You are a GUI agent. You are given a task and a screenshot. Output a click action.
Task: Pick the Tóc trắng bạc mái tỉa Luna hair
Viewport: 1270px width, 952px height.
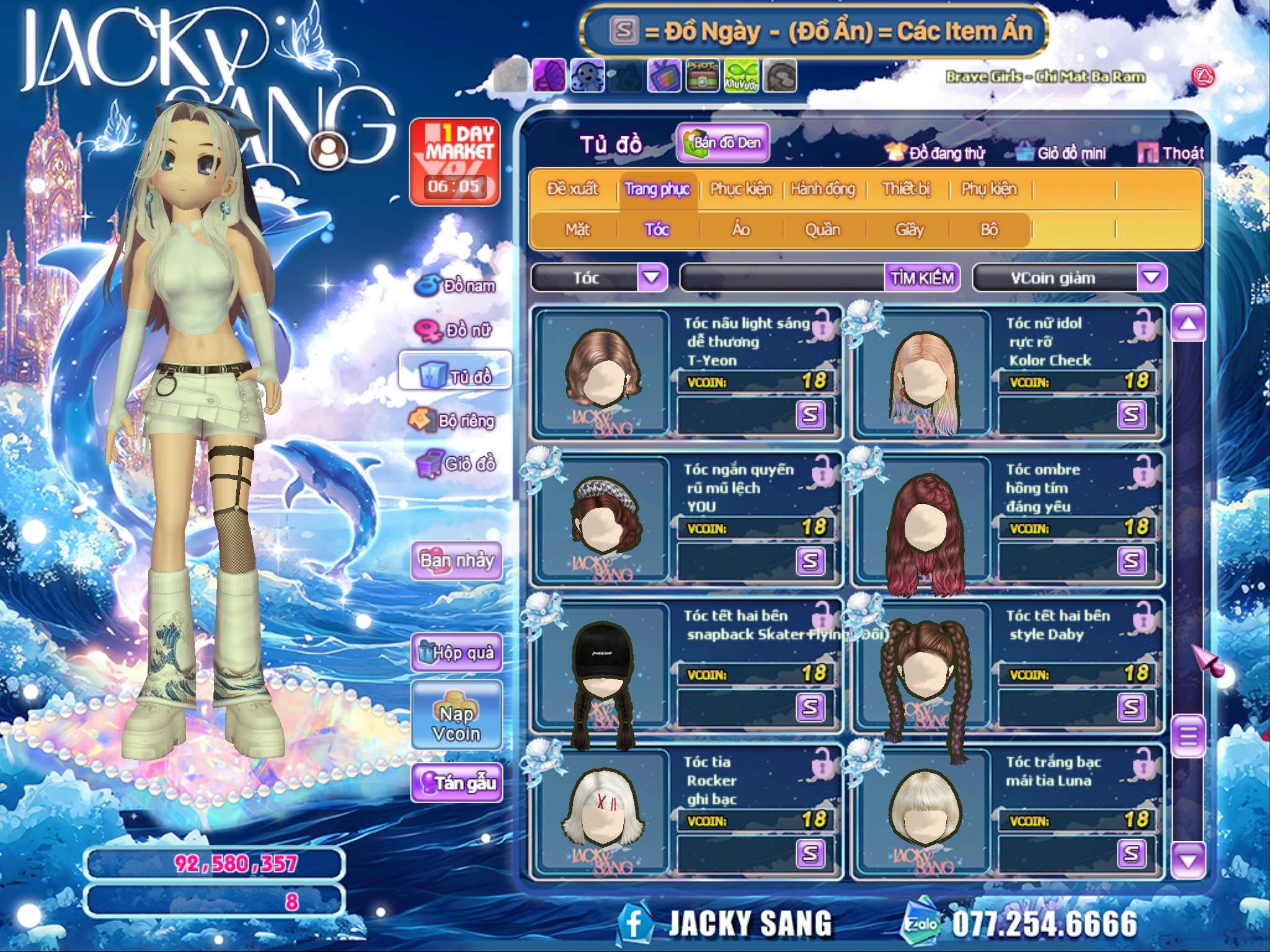(1007, 812)
